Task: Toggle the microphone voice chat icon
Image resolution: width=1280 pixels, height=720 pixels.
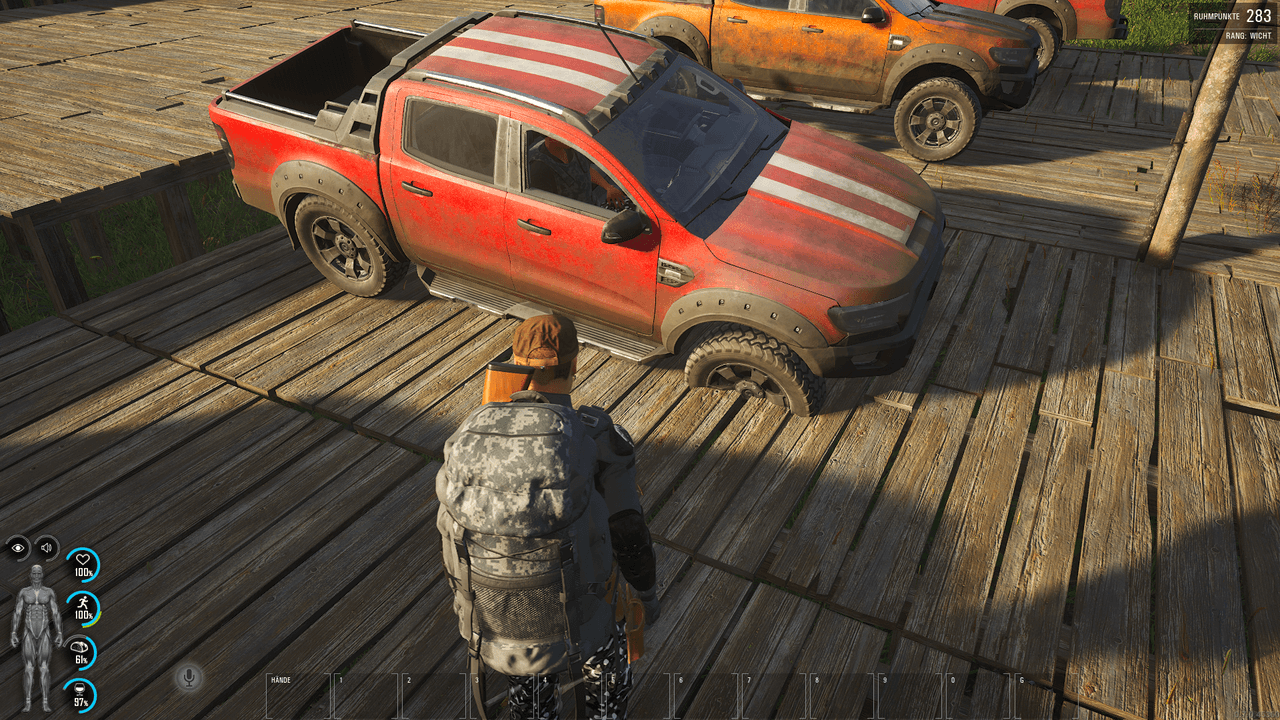Action: (x=187, y=678)
